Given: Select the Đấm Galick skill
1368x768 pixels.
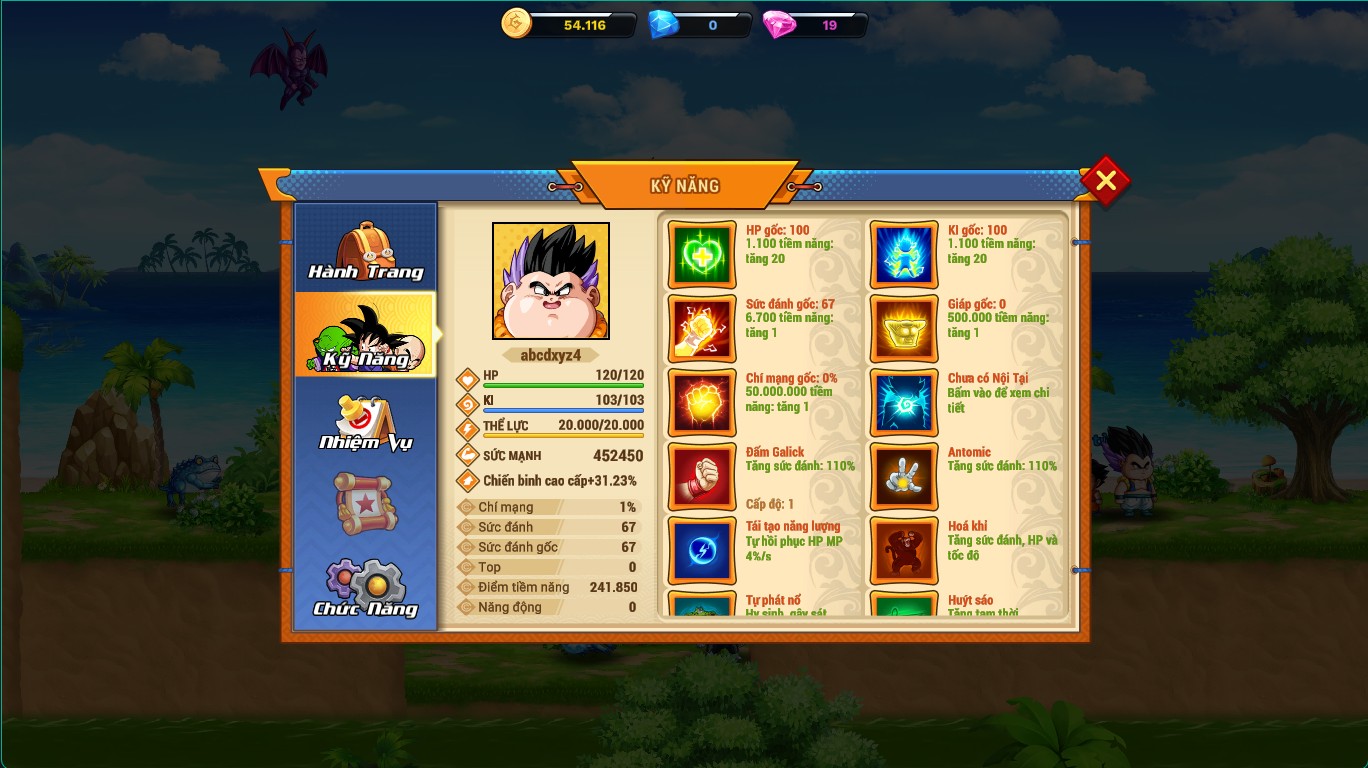Looking at the screenshot, I should point(702,477).
